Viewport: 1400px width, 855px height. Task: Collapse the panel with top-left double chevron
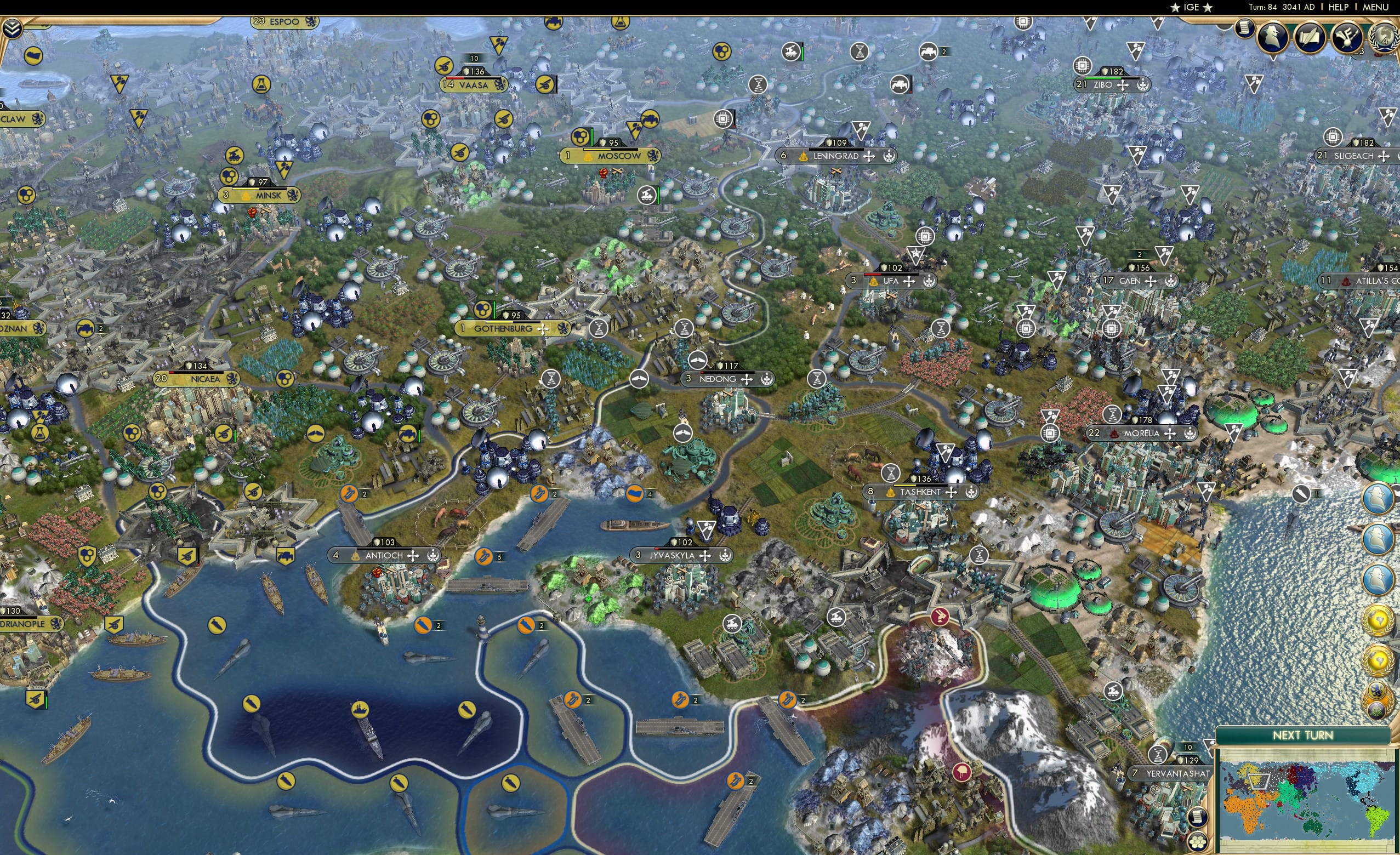pos(13,29)
